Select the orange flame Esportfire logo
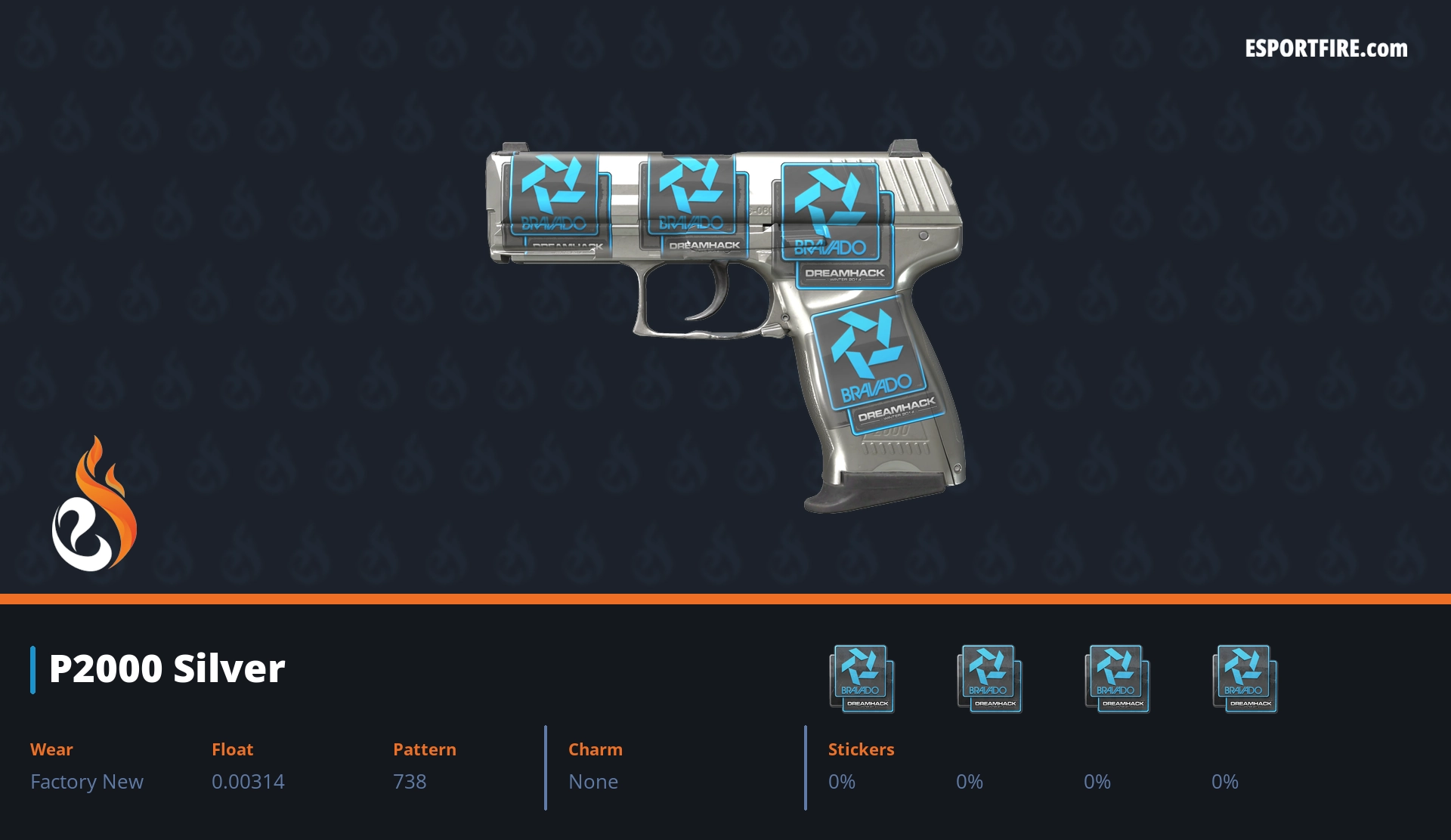This screenshot has height=840, width=1451. (x=94, y=505)
